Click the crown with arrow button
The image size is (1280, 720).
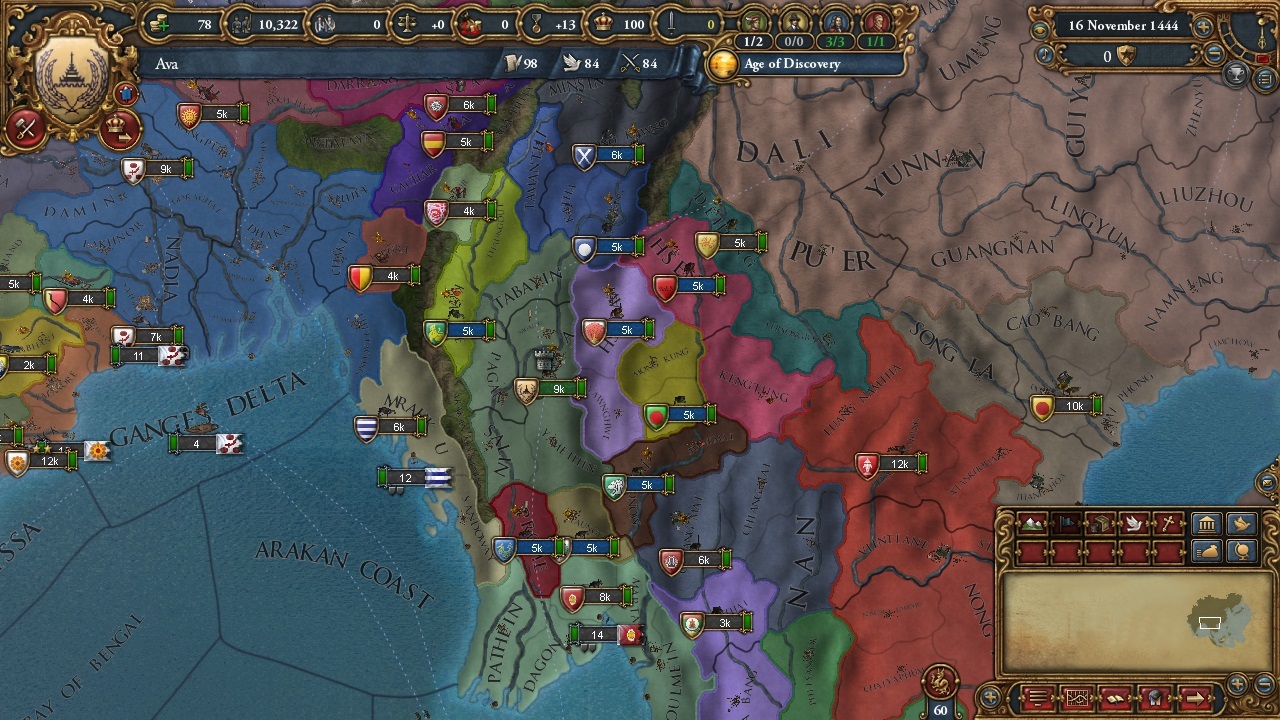click(x=120, y=129)
